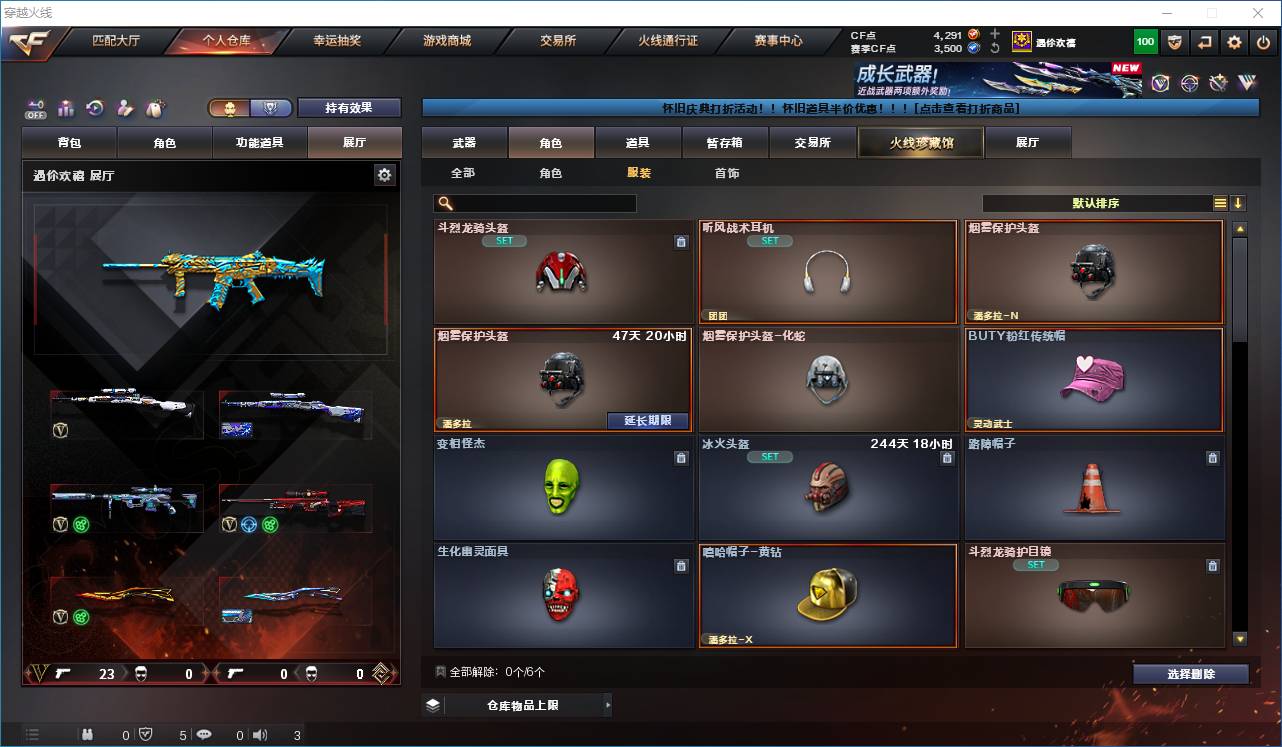1282x747 pixels.
Task: Select the shield side of the display toggle
Action: pos(272,108)
